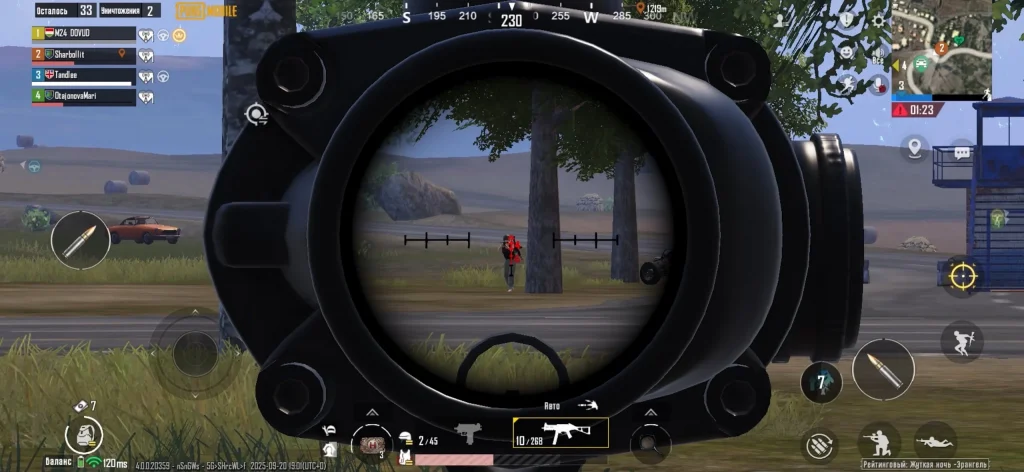Place a map marker with the pin icon
Viewport: 1024px width, 472px height.
[x=914, y=149]
